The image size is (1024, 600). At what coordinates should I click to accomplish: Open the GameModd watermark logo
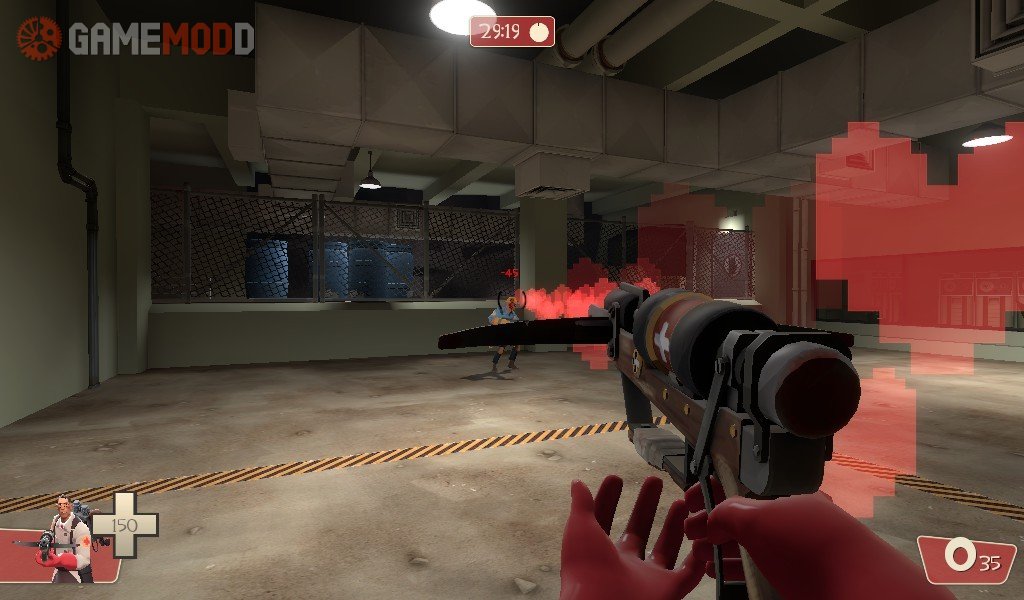tap(136, 38)
